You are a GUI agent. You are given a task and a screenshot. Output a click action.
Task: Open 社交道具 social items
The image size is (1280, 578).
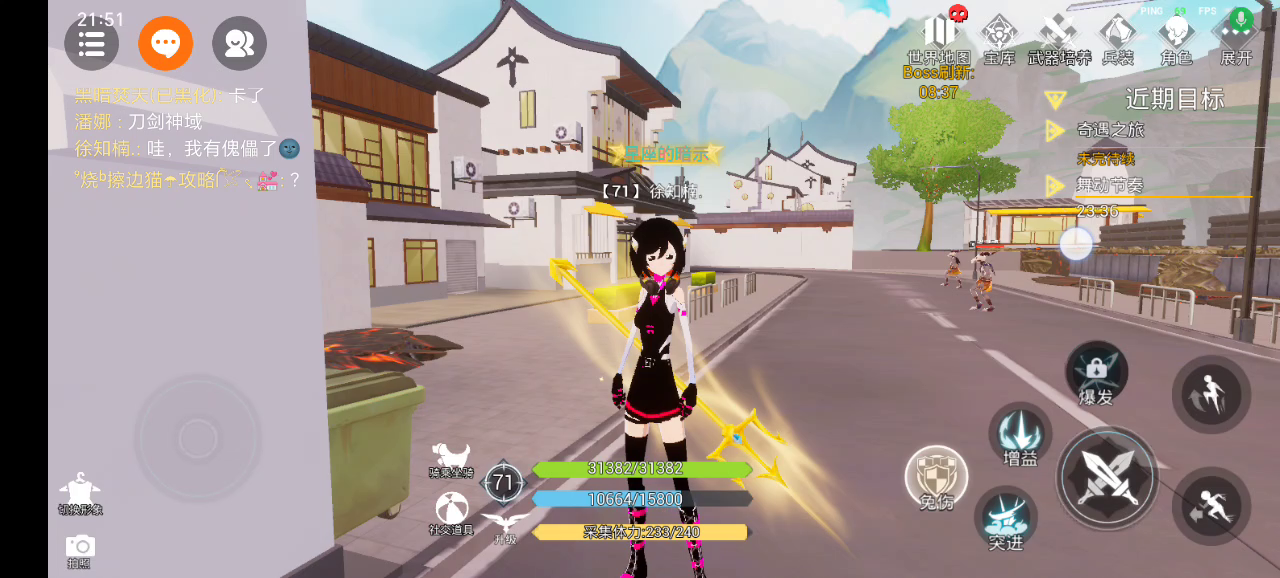[x=451, y=510]
